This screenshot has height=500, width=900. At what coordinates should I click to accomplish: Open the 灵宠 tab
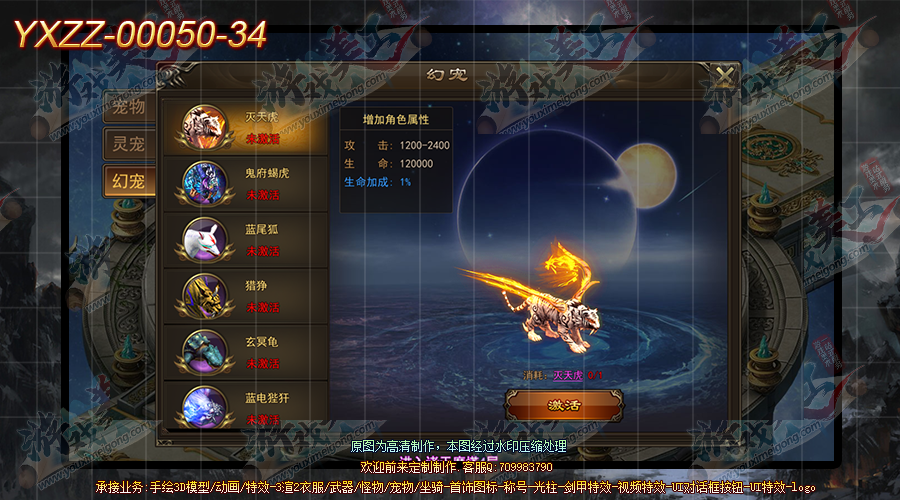(x=128, y=143)
